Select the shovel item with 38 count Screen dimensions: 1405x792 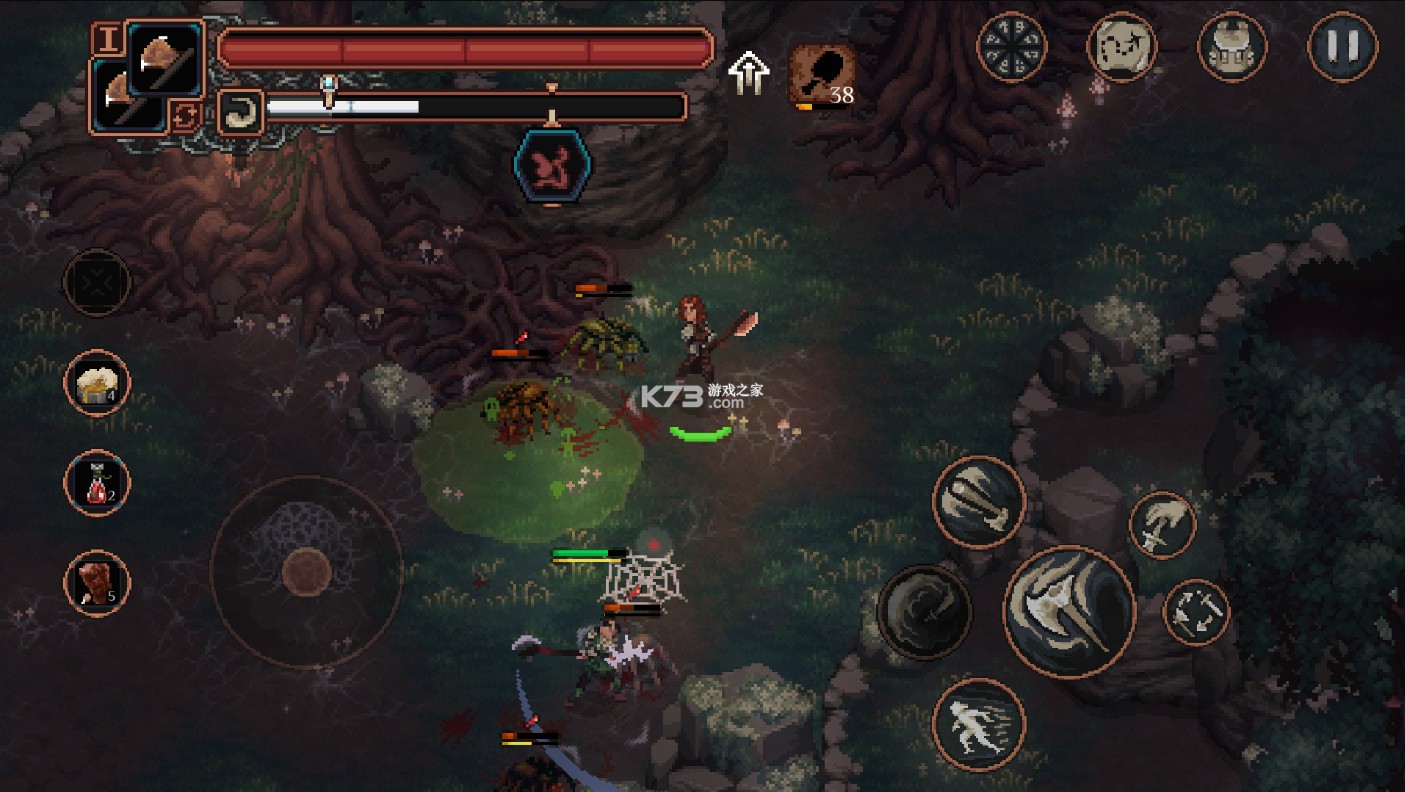(822, 74)
